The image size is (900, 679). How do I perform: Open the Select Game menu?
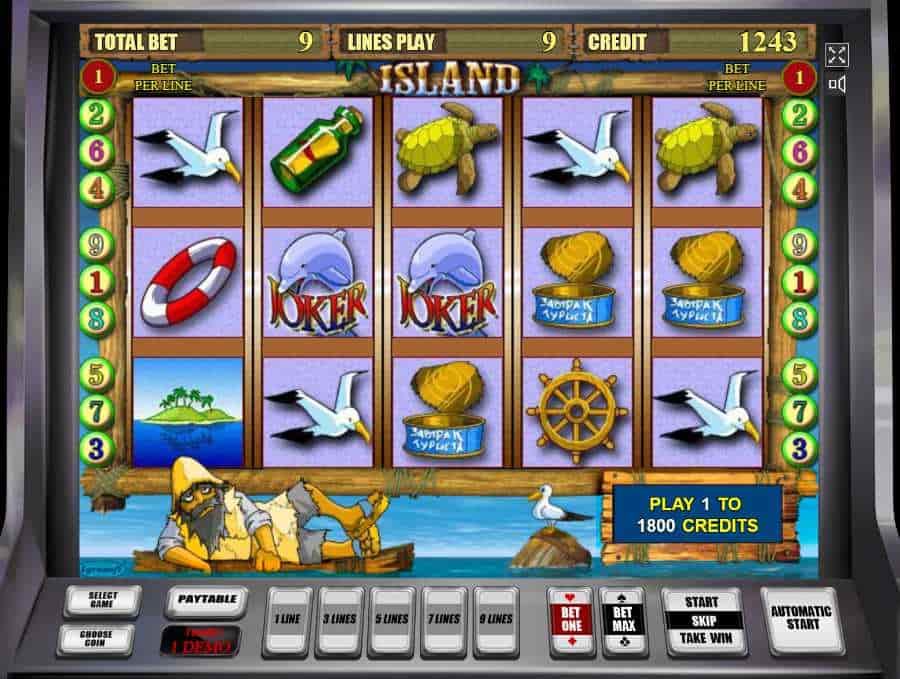click(x=102, y=601)
